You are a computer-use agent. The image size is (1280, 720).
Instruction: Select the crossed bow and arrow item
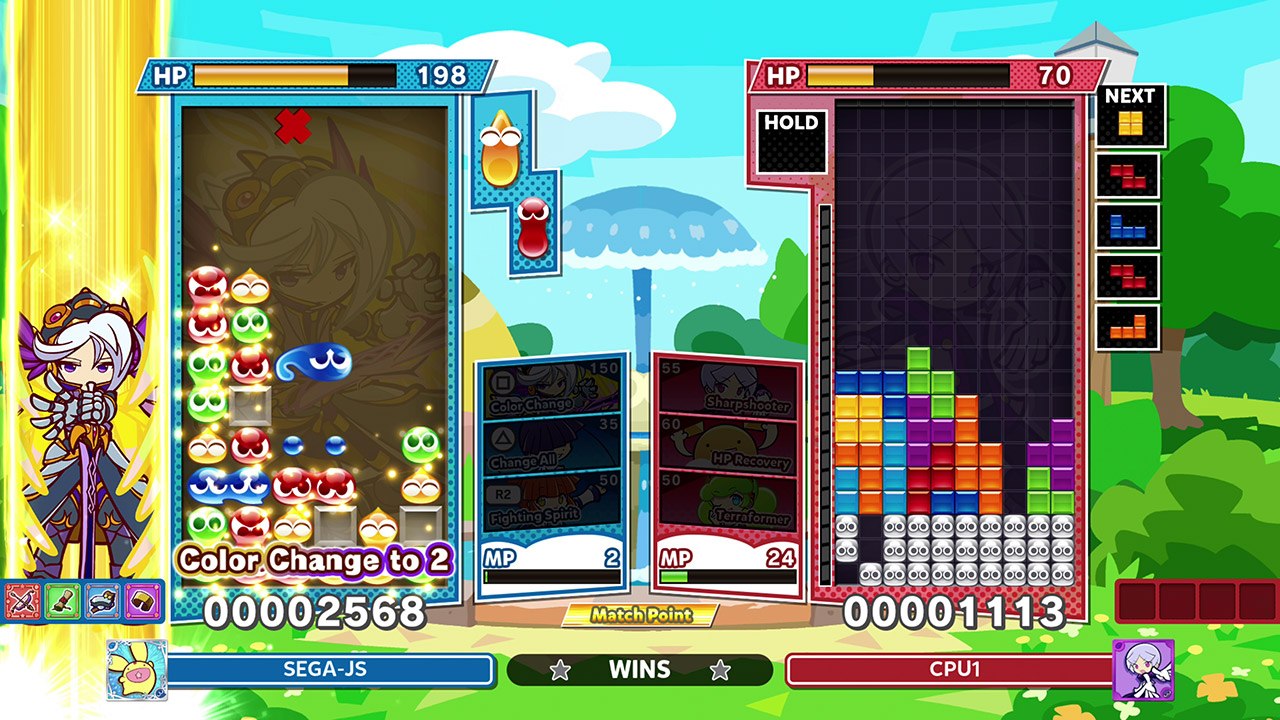(23, 600)
